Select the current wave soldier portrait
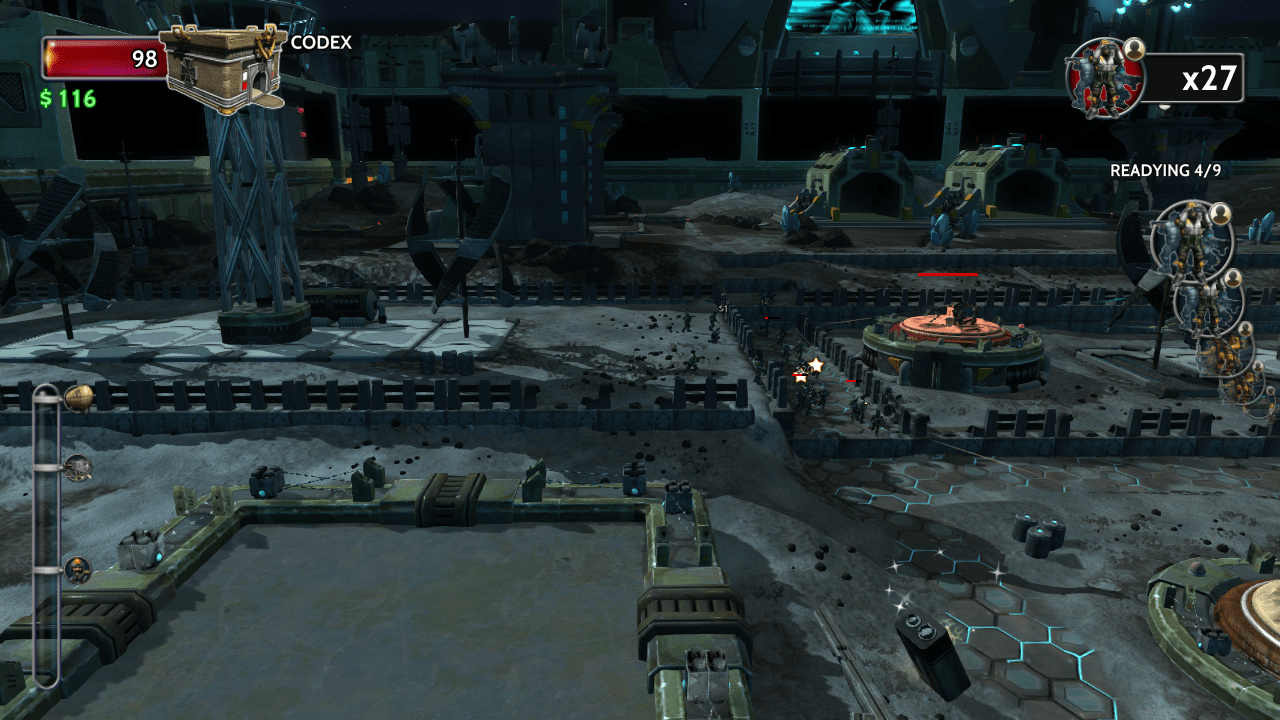Screen dimensions: 1280x720 click(x=1105, y=78)
